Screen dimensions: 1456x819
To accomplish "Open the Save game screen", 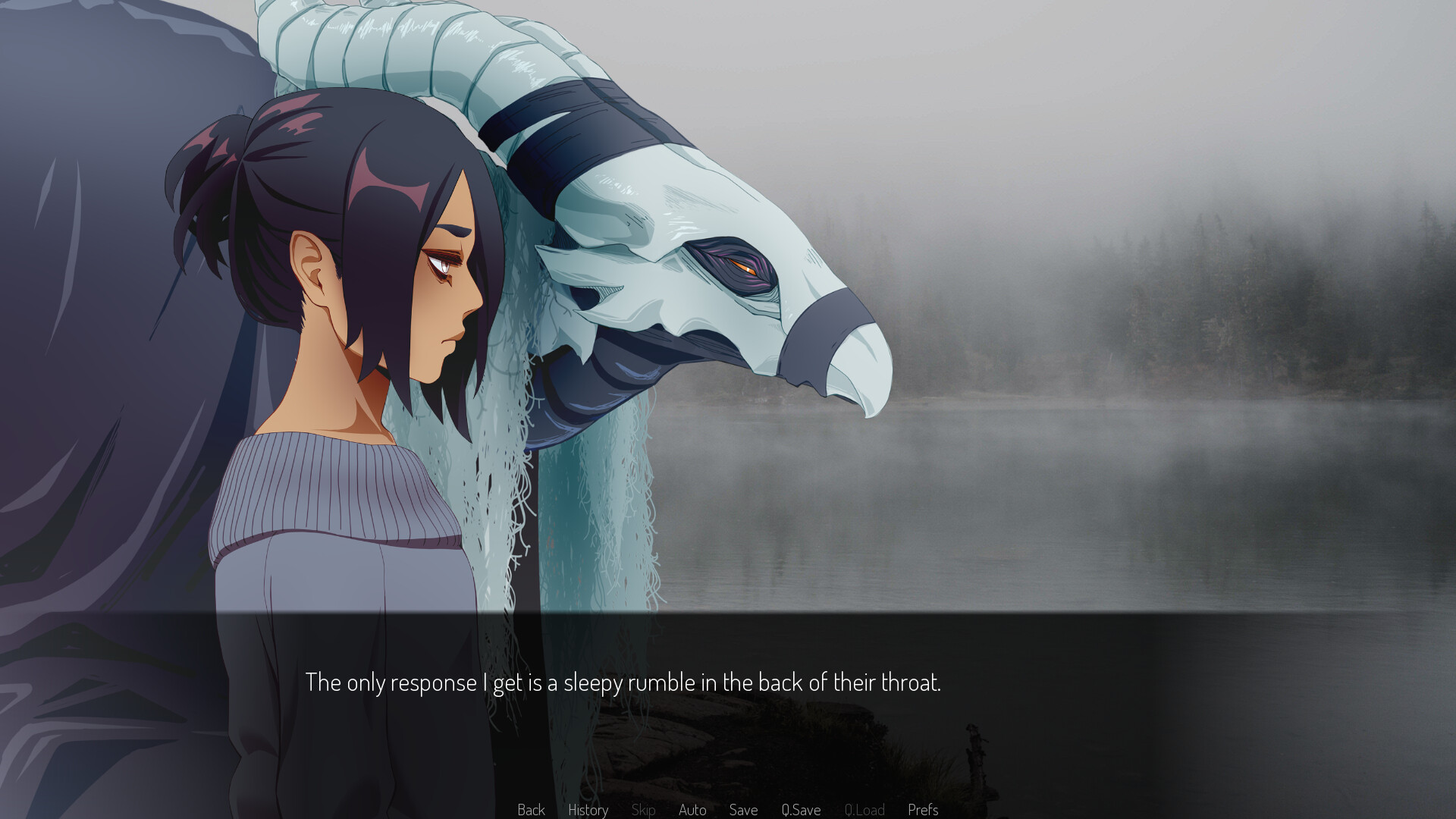I will [x=743, y=810].
